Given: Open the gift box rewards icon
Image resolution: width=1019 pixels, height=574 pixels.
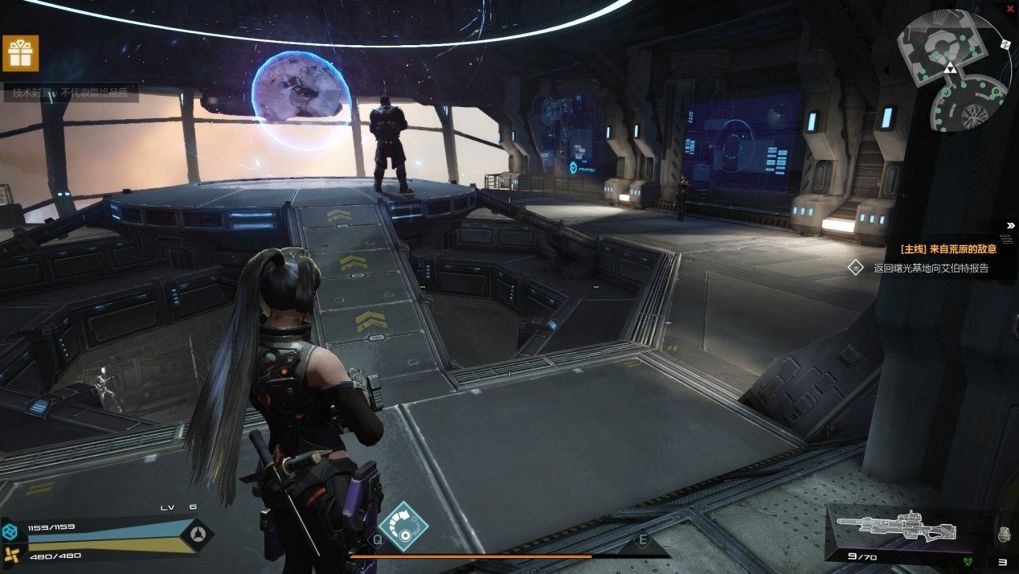Looking at the screenshot, I should point(21,53).
